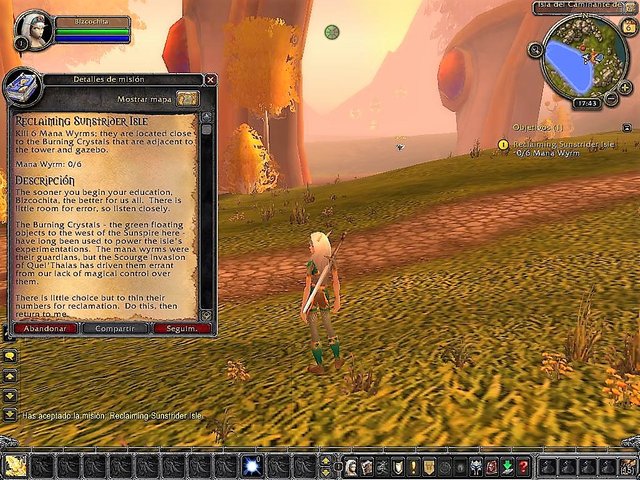Click the Seguim. tracking button
The width and height of the screenshot is (640, 480).
tap(181, 328)
